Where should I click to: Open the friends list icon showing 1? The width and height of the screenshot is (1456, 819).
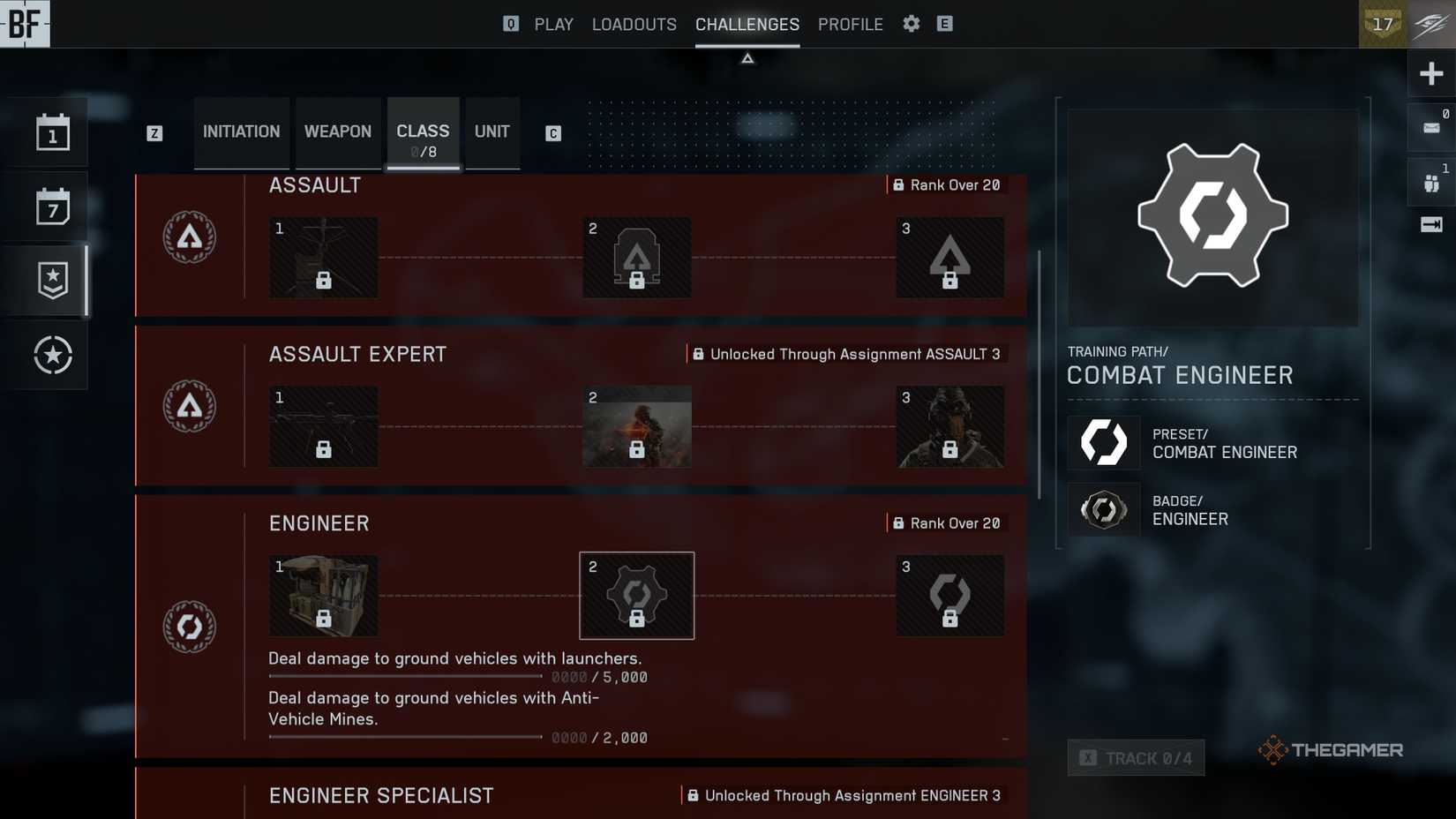(1431, 181)
